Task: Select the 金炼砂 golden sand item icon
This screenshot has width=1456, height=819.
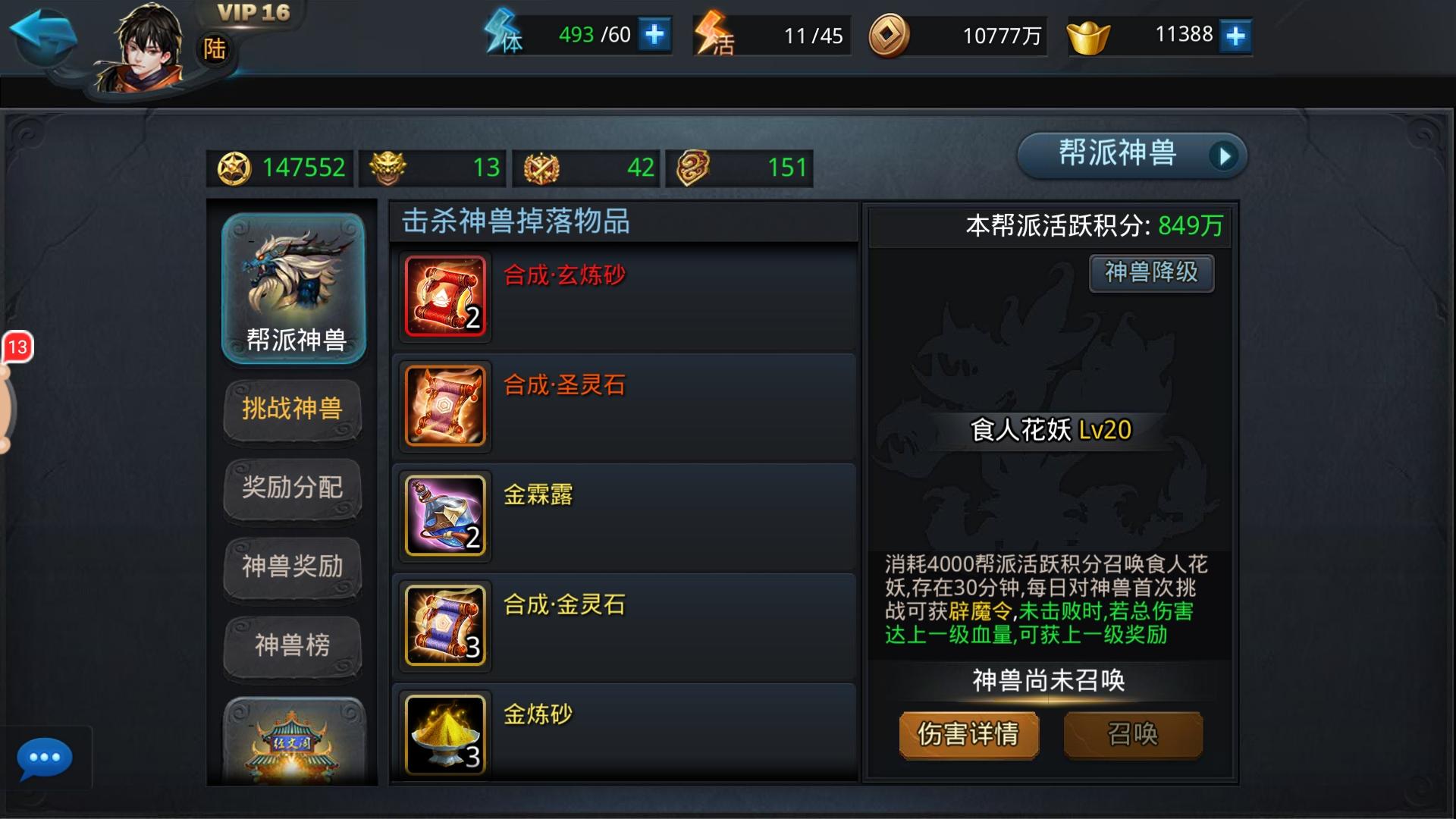Action: click(x=444, y=734)
